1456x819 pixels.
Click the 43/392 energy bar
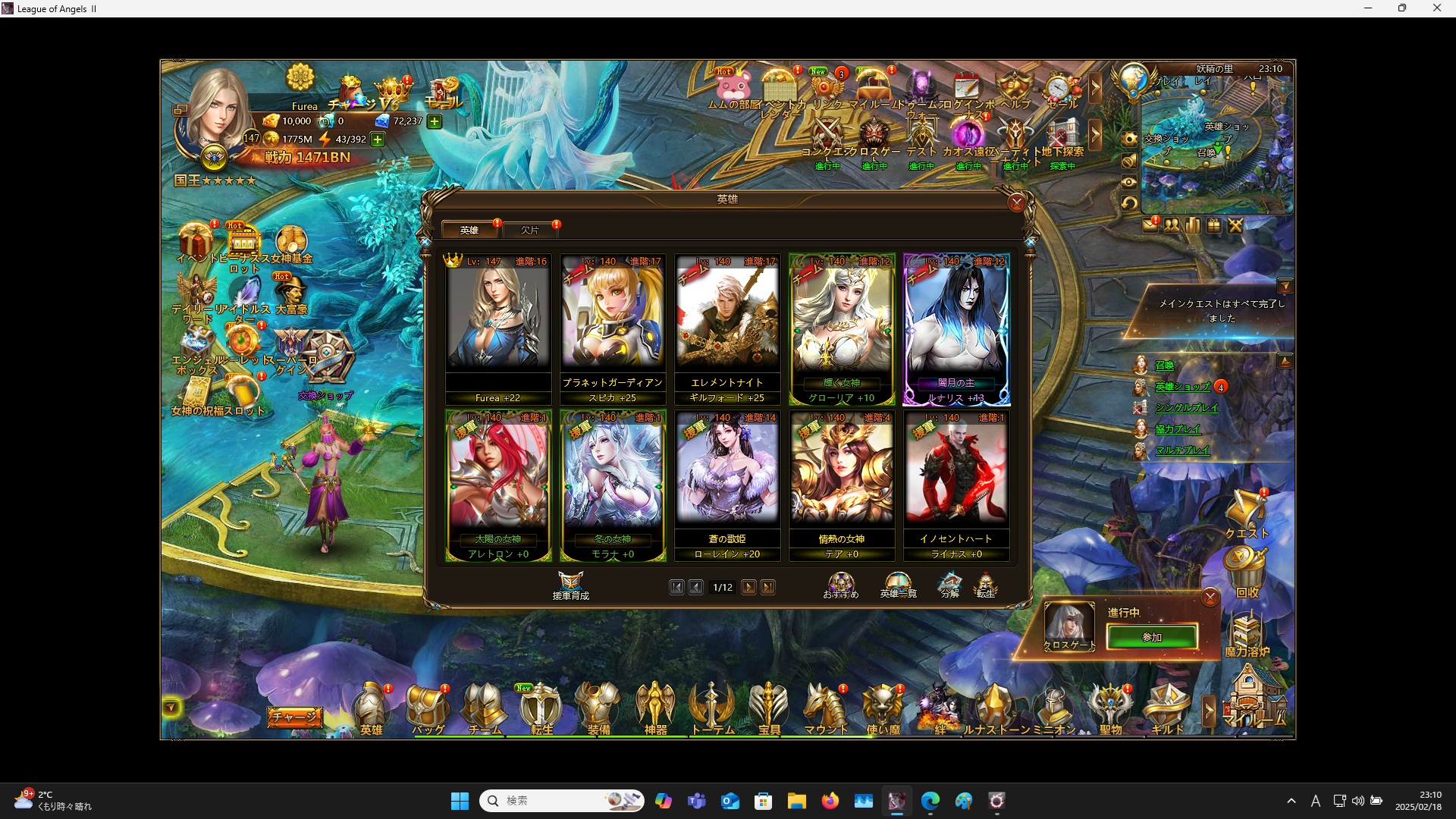349,140
